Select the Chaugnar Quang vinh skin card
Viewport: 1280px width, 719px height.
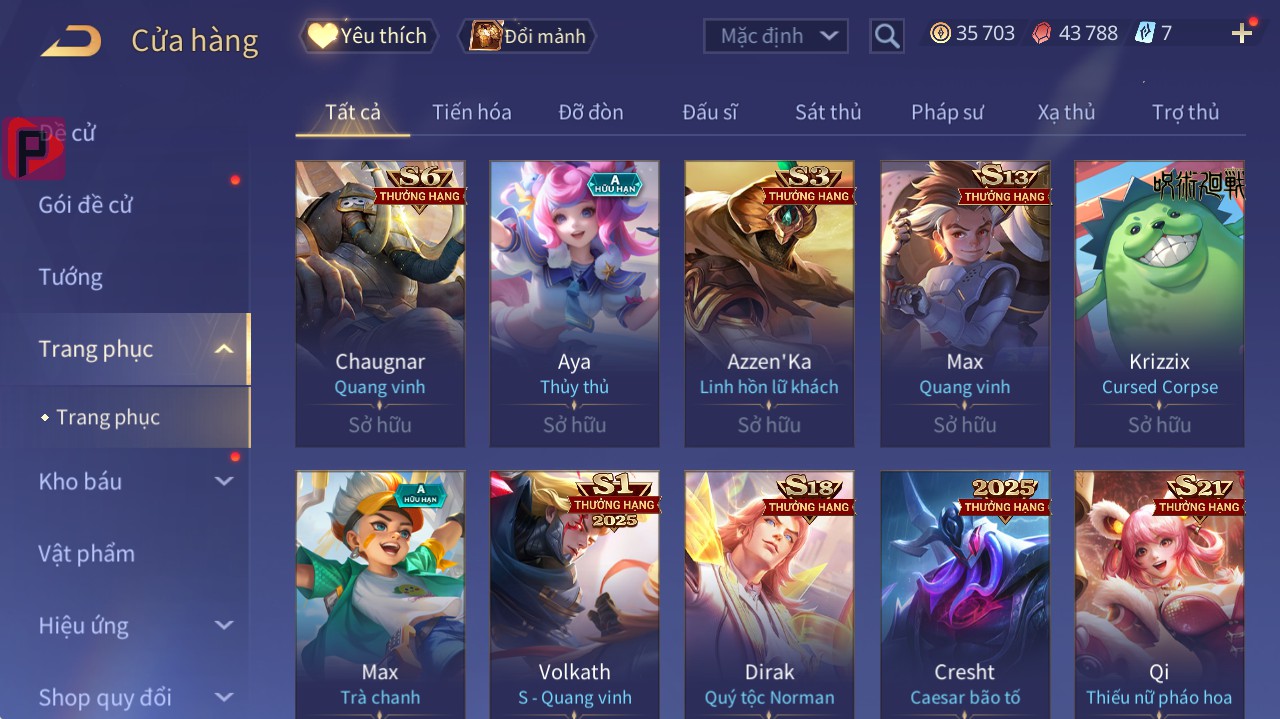[380, 303]
